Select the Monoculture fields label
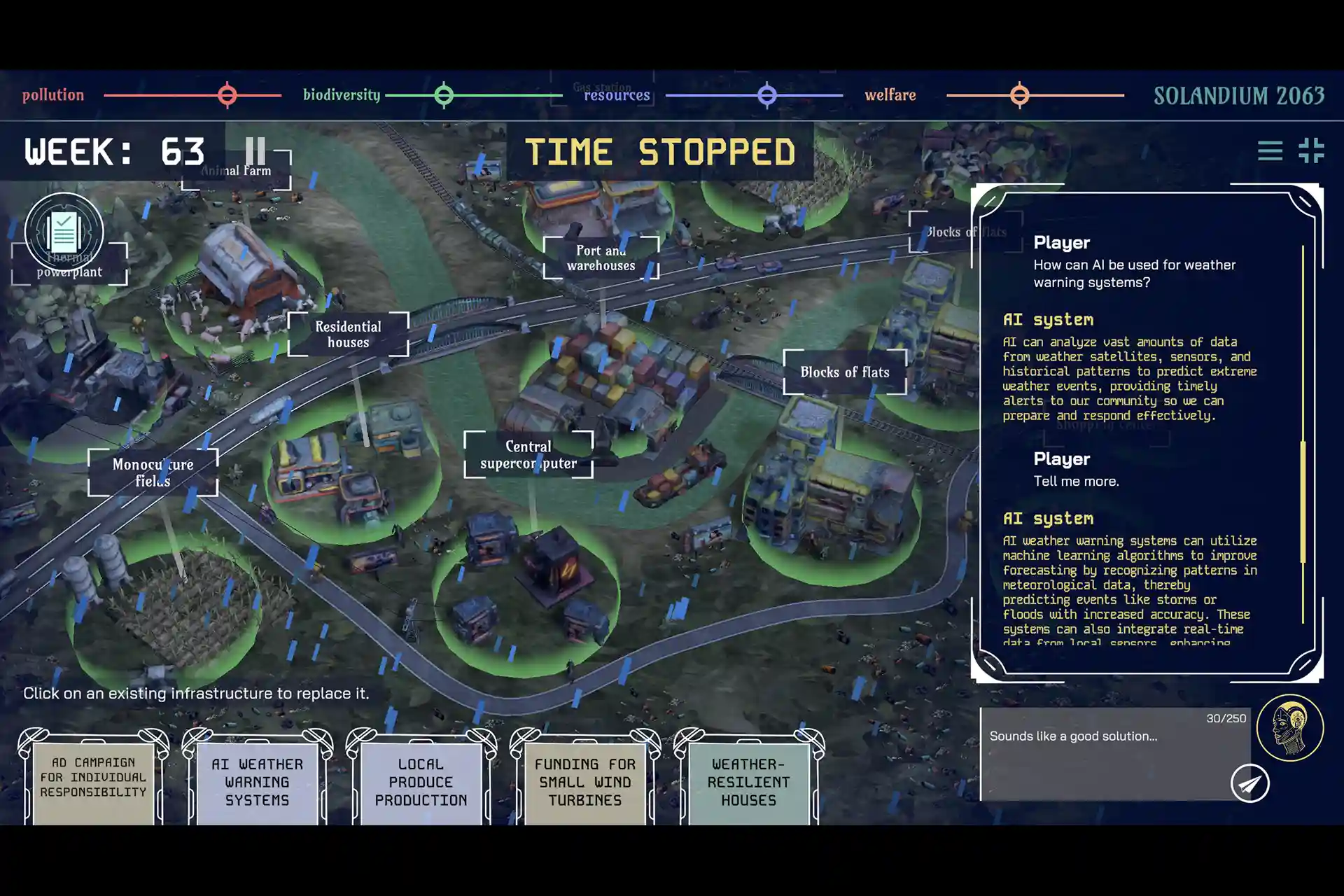1344x896 pixels. pos(153,472)
